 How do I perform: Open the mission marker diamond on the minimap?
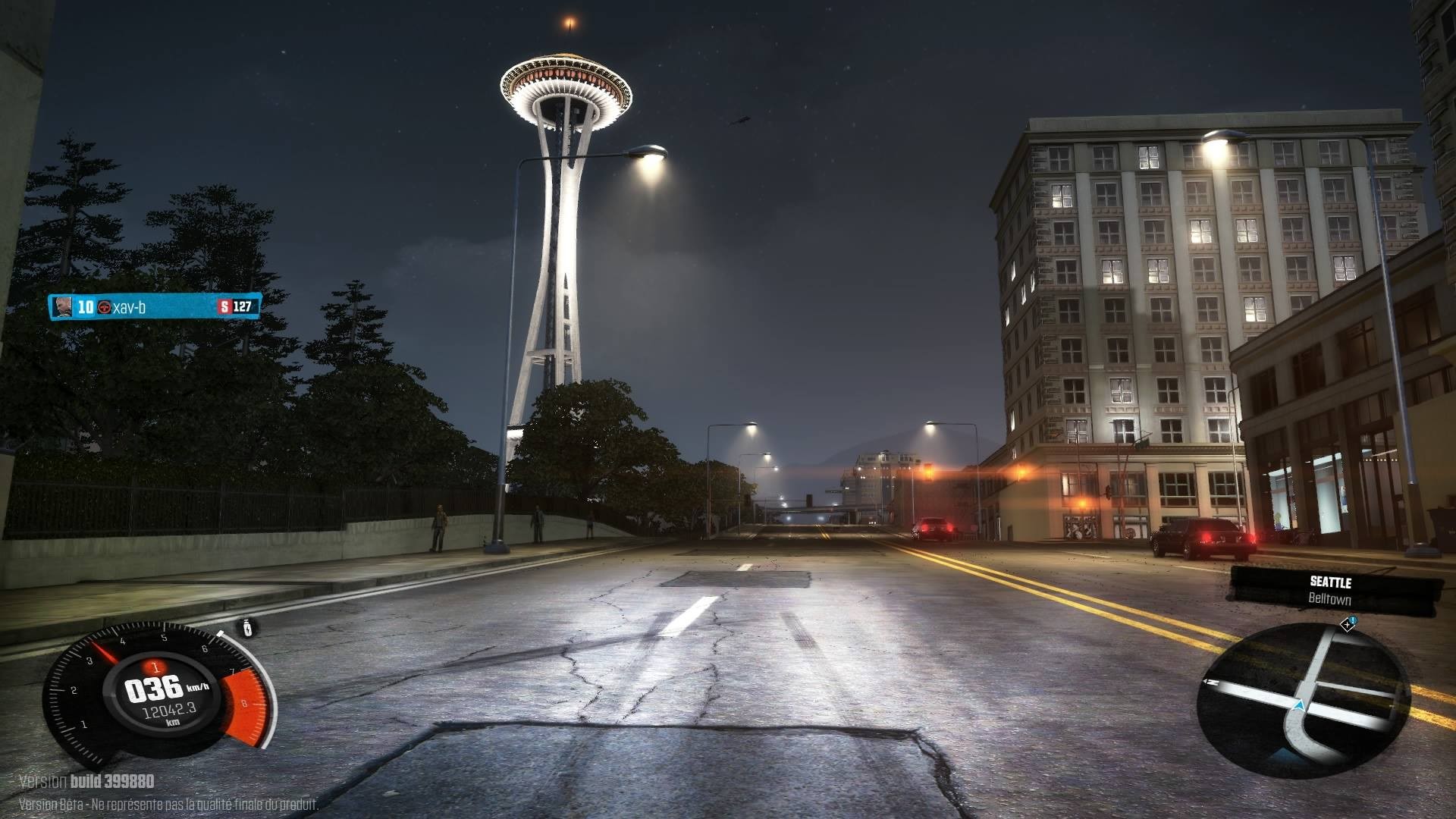(x=1347, y=625)
